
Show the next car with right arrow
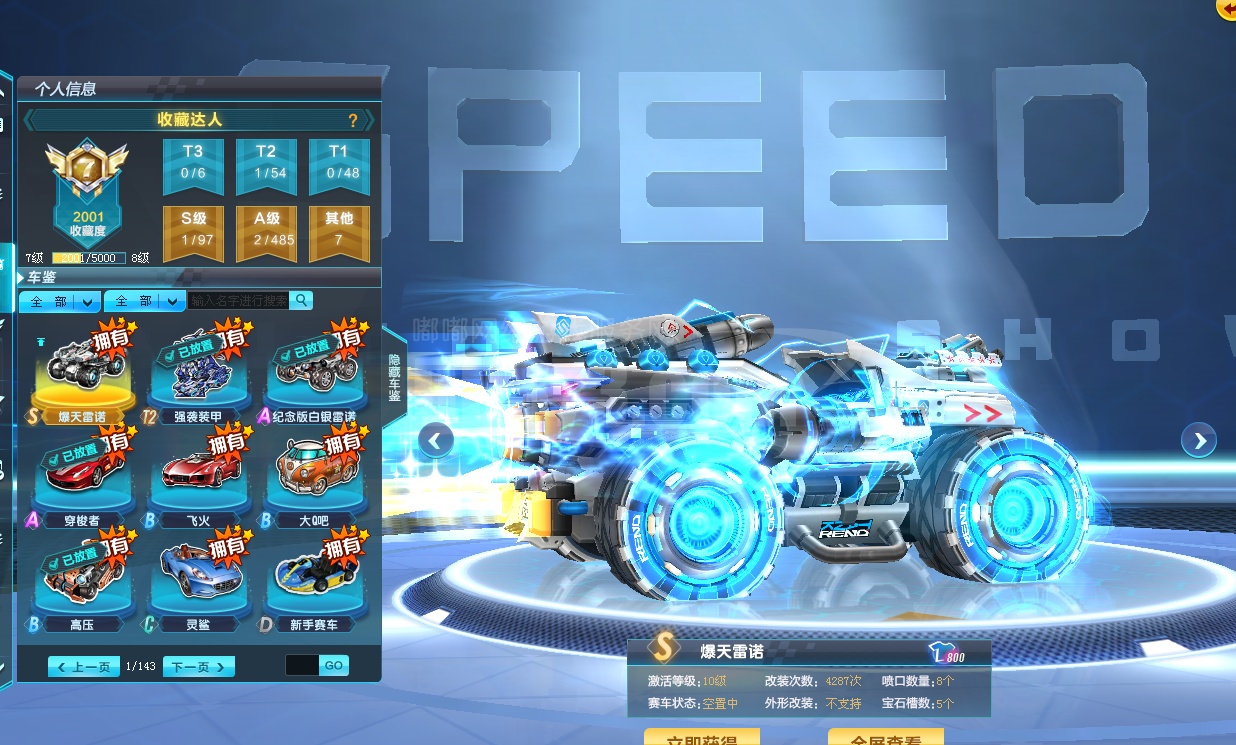(1198, 439)
